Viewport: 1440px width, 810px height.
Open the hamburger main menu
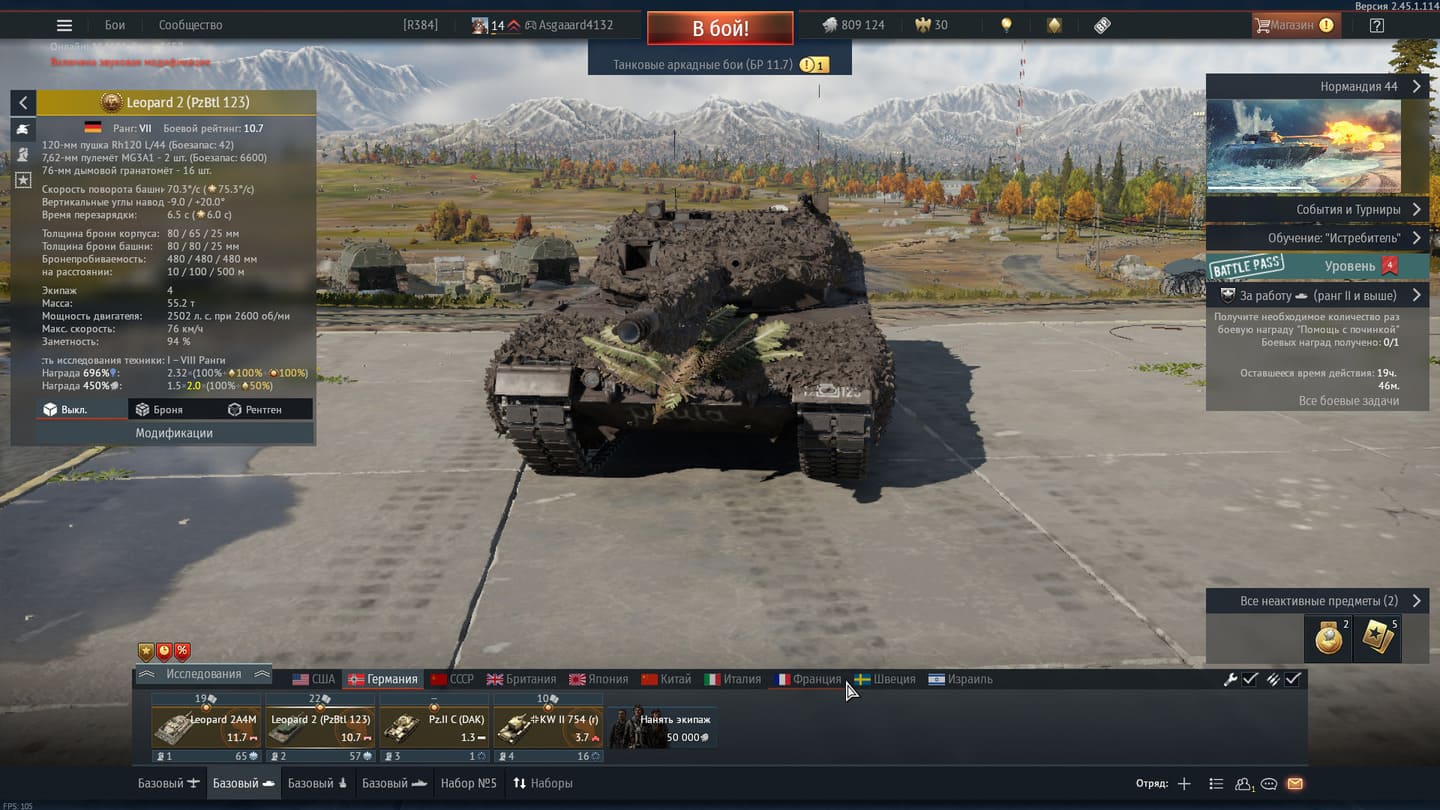pyautogui.click(x=64, y=25)
